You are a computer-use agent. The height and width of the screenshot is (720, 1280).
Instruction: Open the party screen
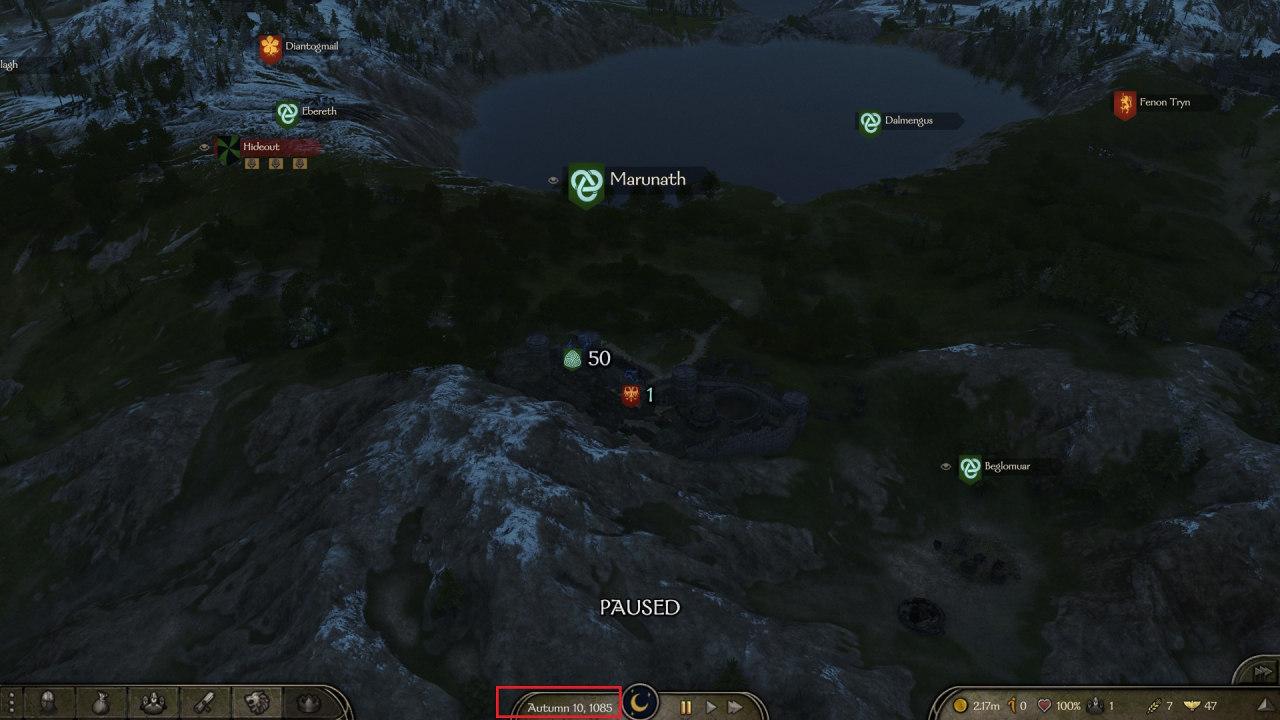pos(153,704)
